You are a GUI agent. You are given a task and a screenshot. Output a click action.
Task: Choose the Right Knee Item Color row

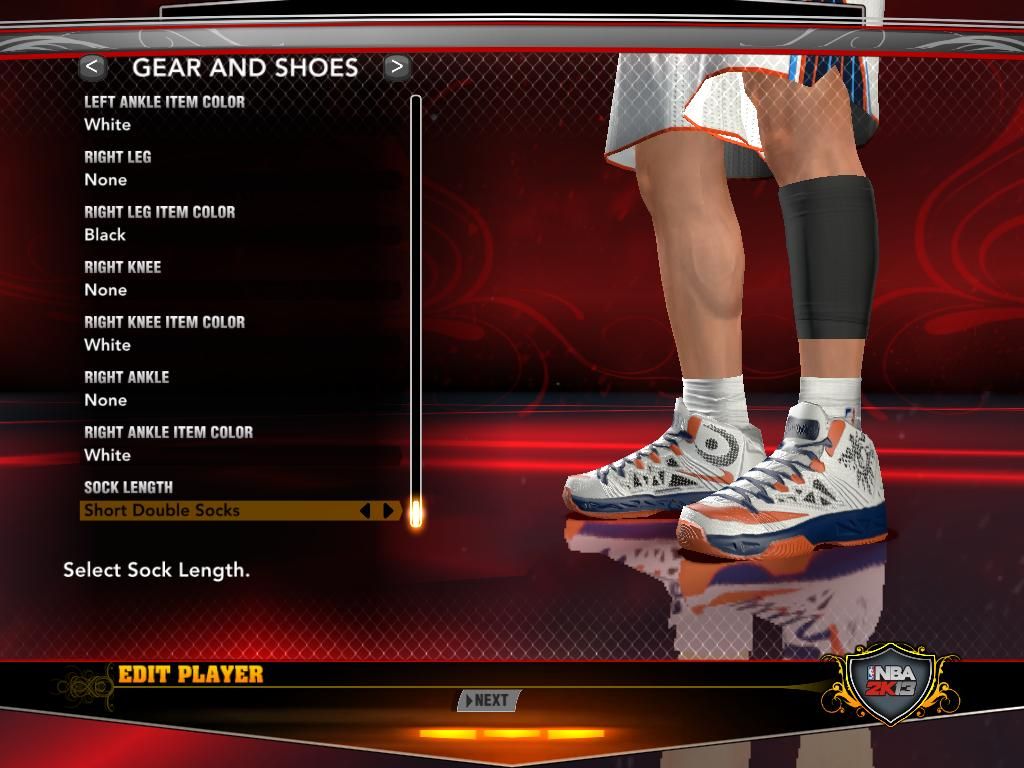point(240,333)
